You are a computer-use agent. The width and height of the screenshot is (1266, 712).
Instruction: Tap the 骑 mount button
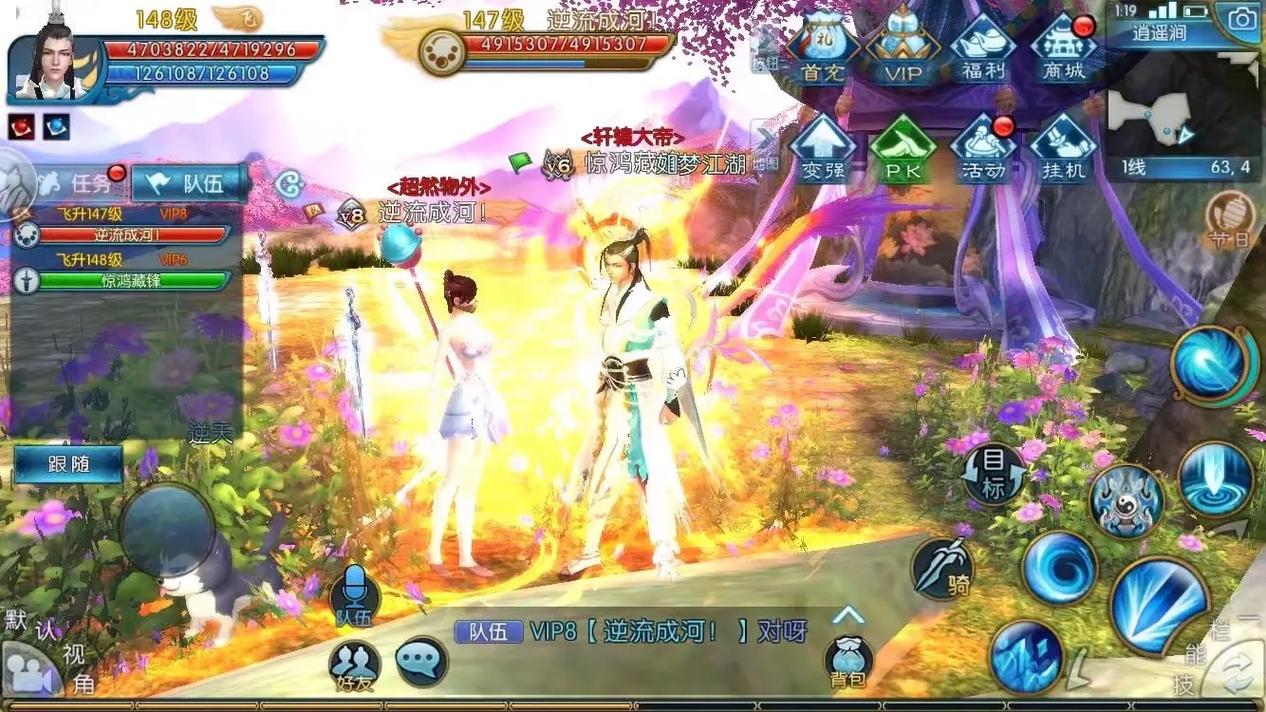click(943, 570)
